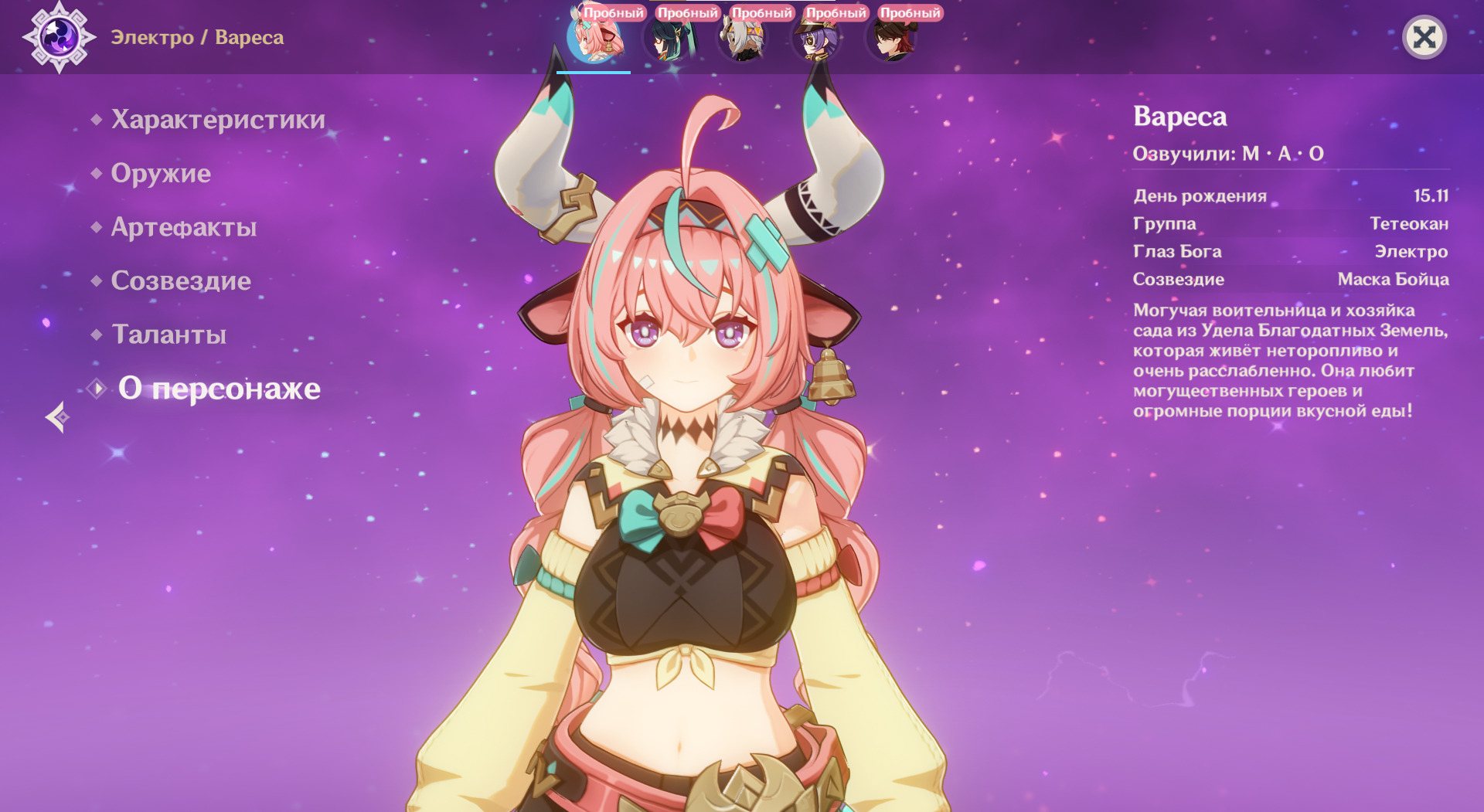Choose the О персонаже entry
Viewport: 1484px width, 812px height.
click(219, 389)
